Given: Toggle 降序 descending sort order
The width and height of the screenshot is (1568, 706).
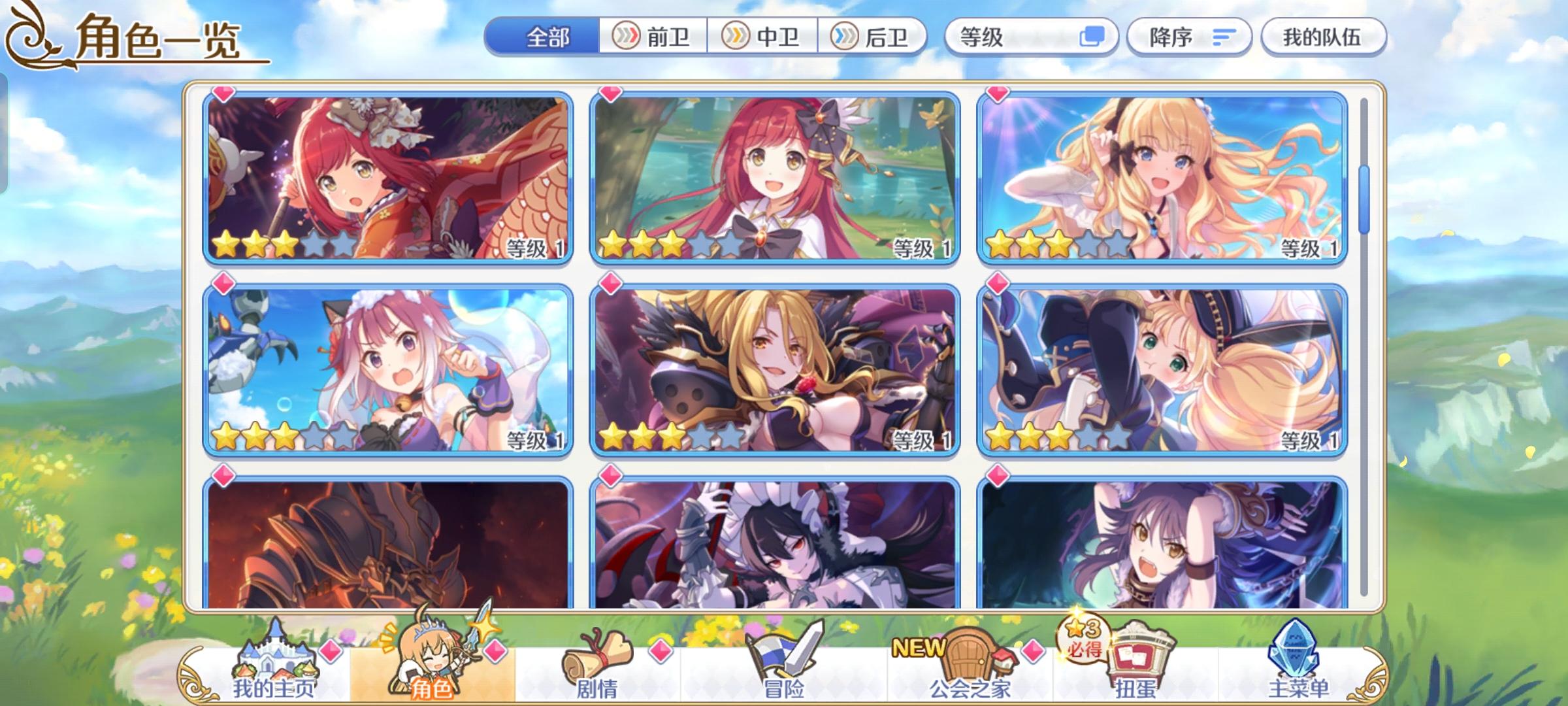Looking at the screenshot, I should pos(1189,37).
